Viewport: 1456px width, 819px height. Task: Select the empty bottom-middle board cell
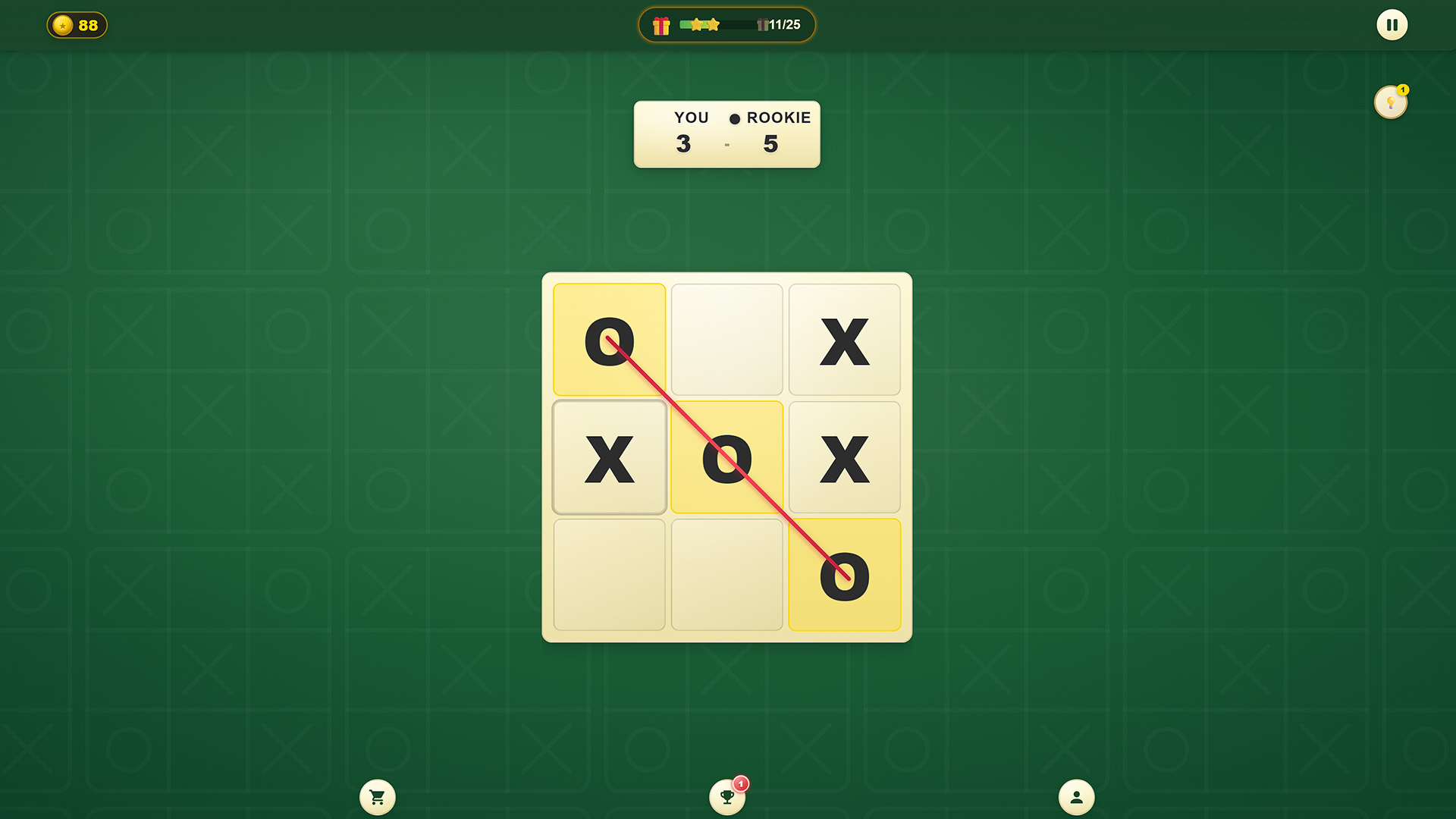(x=726, y=575)
